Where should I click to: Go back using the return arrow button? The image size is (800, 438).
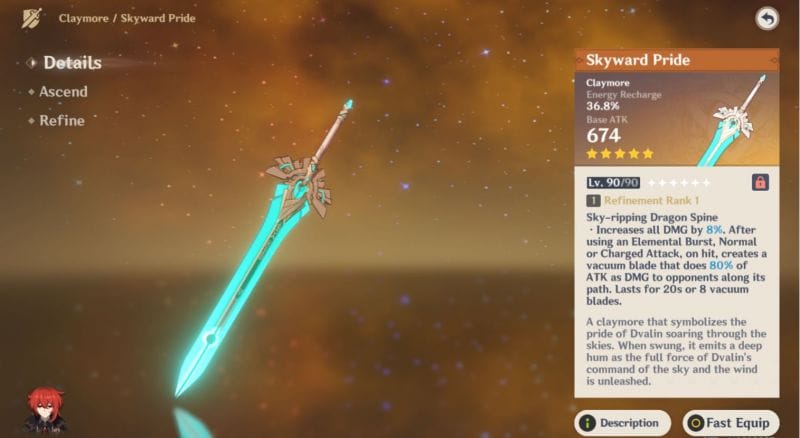tap(767, 18)
